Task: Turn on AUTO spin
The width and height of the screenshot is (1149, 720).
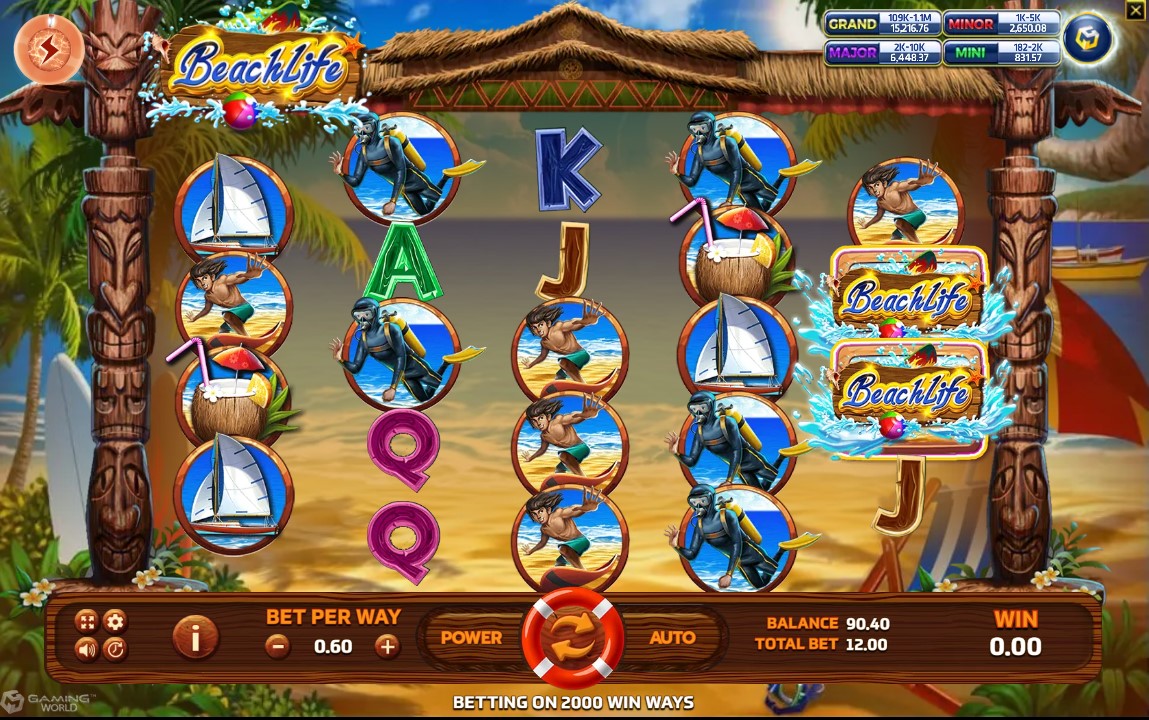Action: [x=672, y=637]
